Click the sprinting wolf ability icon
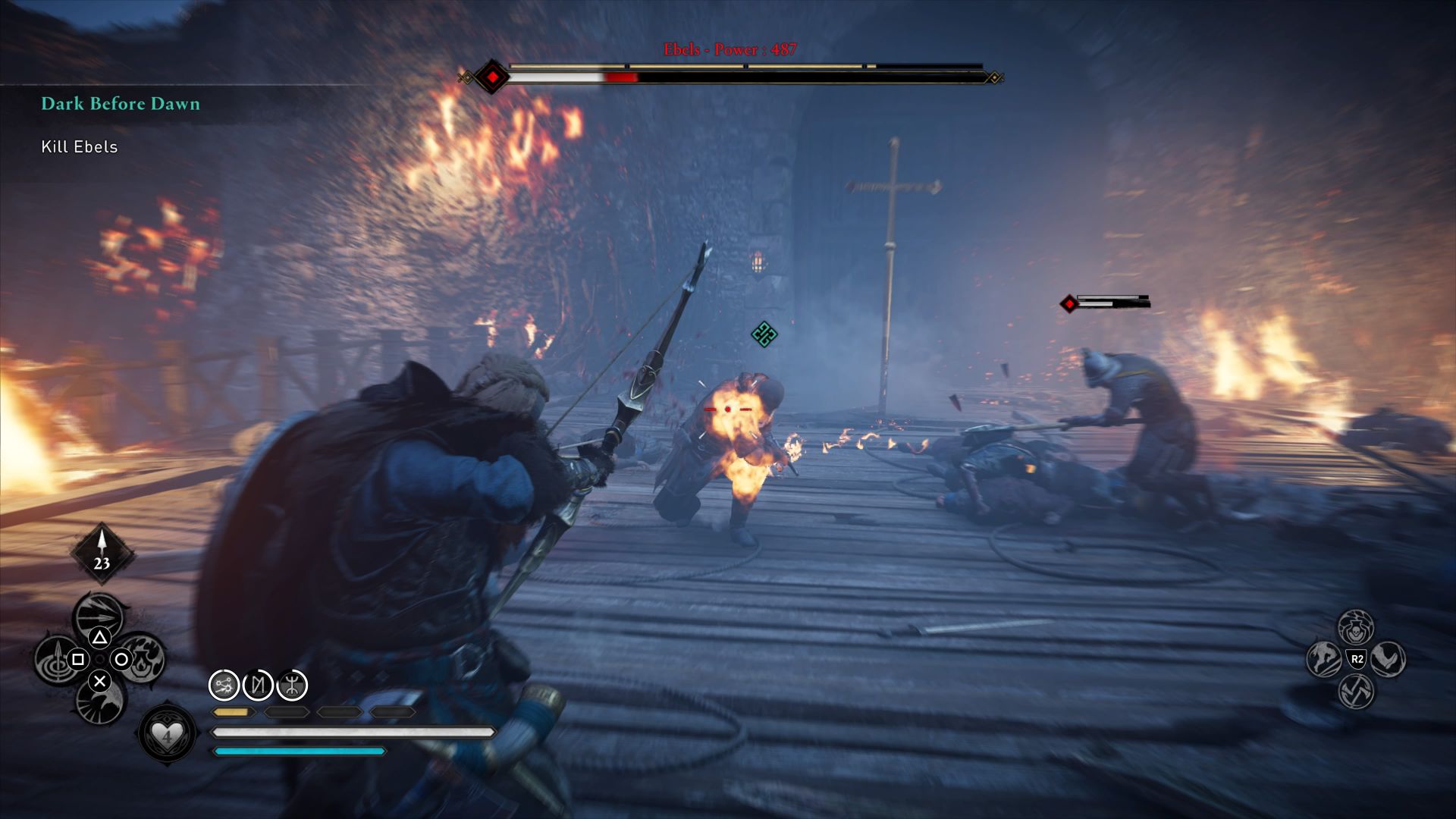The image size is (1456, 819). pyautogui.click(x=1323, y=661)
